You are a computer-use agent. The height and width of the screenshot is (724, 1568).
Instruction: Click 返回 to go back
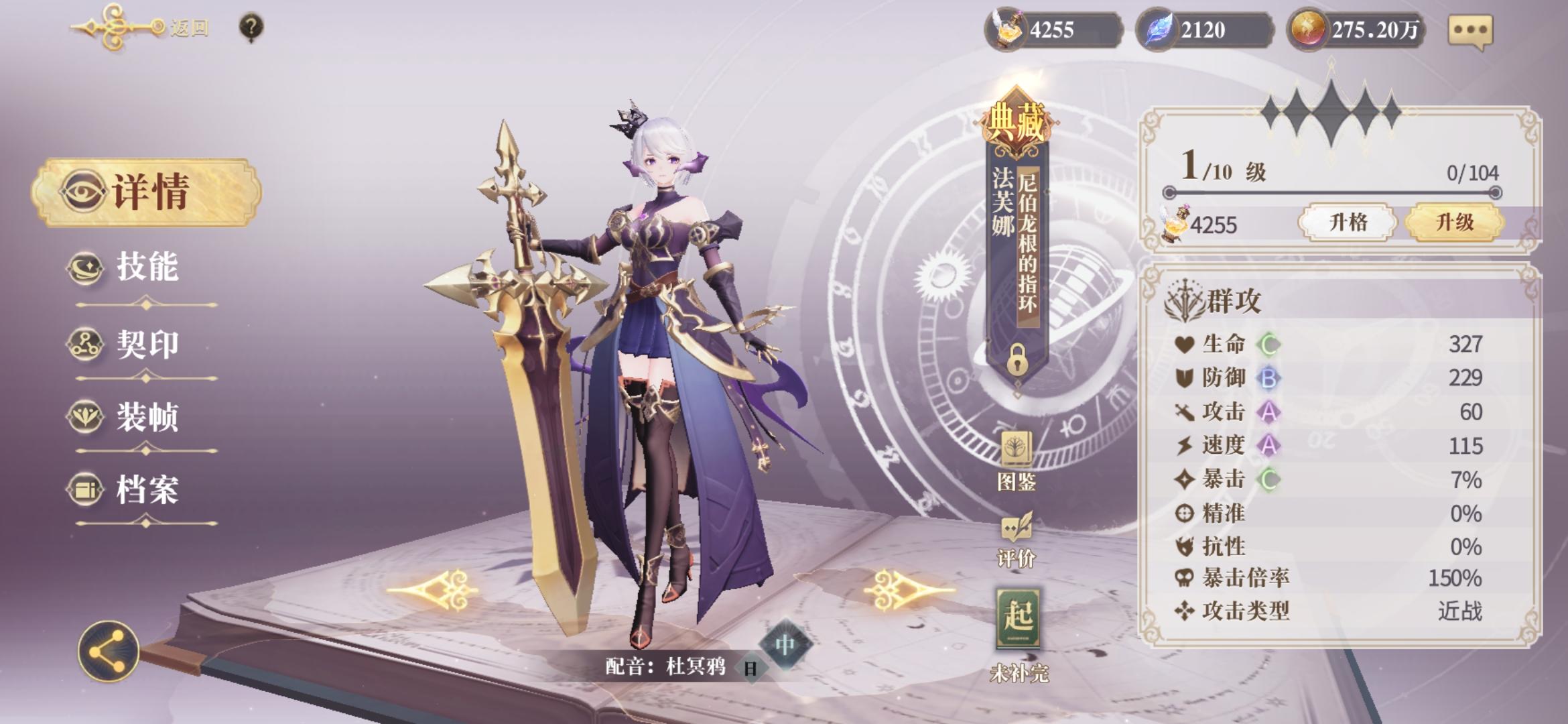tap(189, 28)
